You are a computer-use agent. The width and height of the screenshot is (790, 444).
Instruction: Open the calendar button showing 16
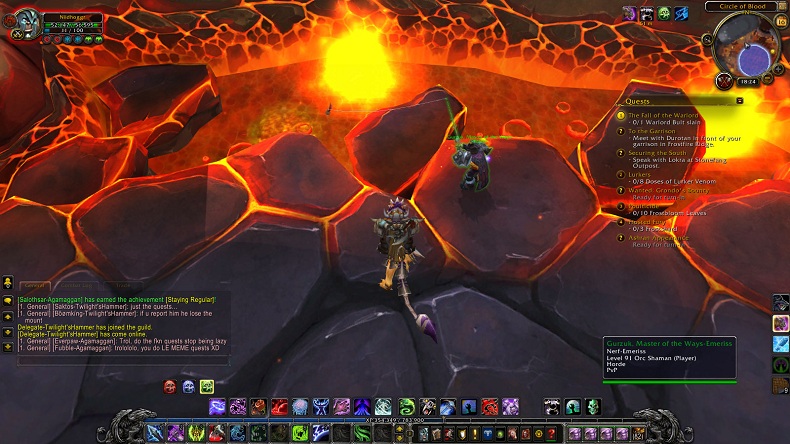click(x=781, y=20)
